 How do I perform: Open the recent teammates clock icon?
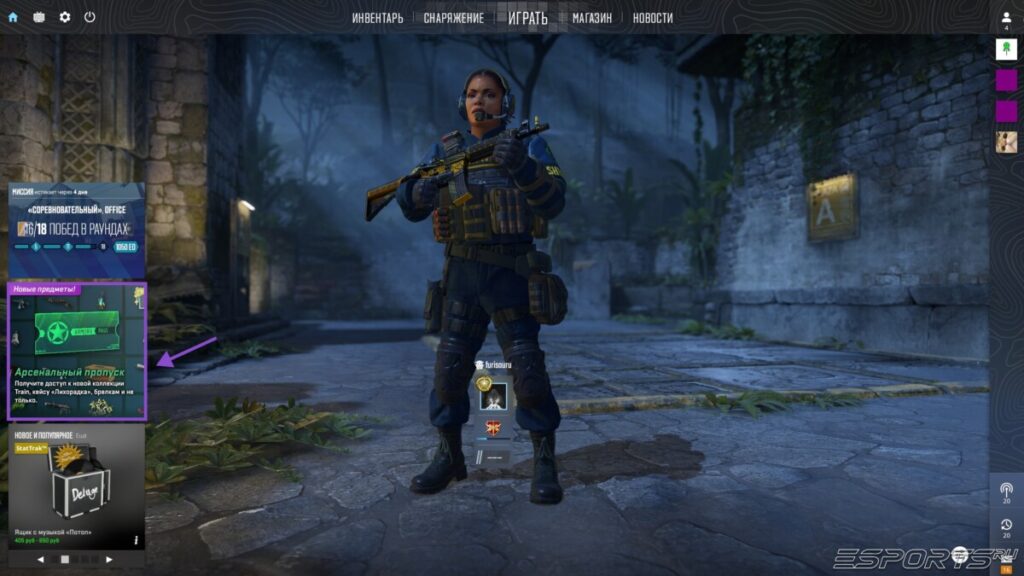pyautogui.click(x=1006, y=525)
